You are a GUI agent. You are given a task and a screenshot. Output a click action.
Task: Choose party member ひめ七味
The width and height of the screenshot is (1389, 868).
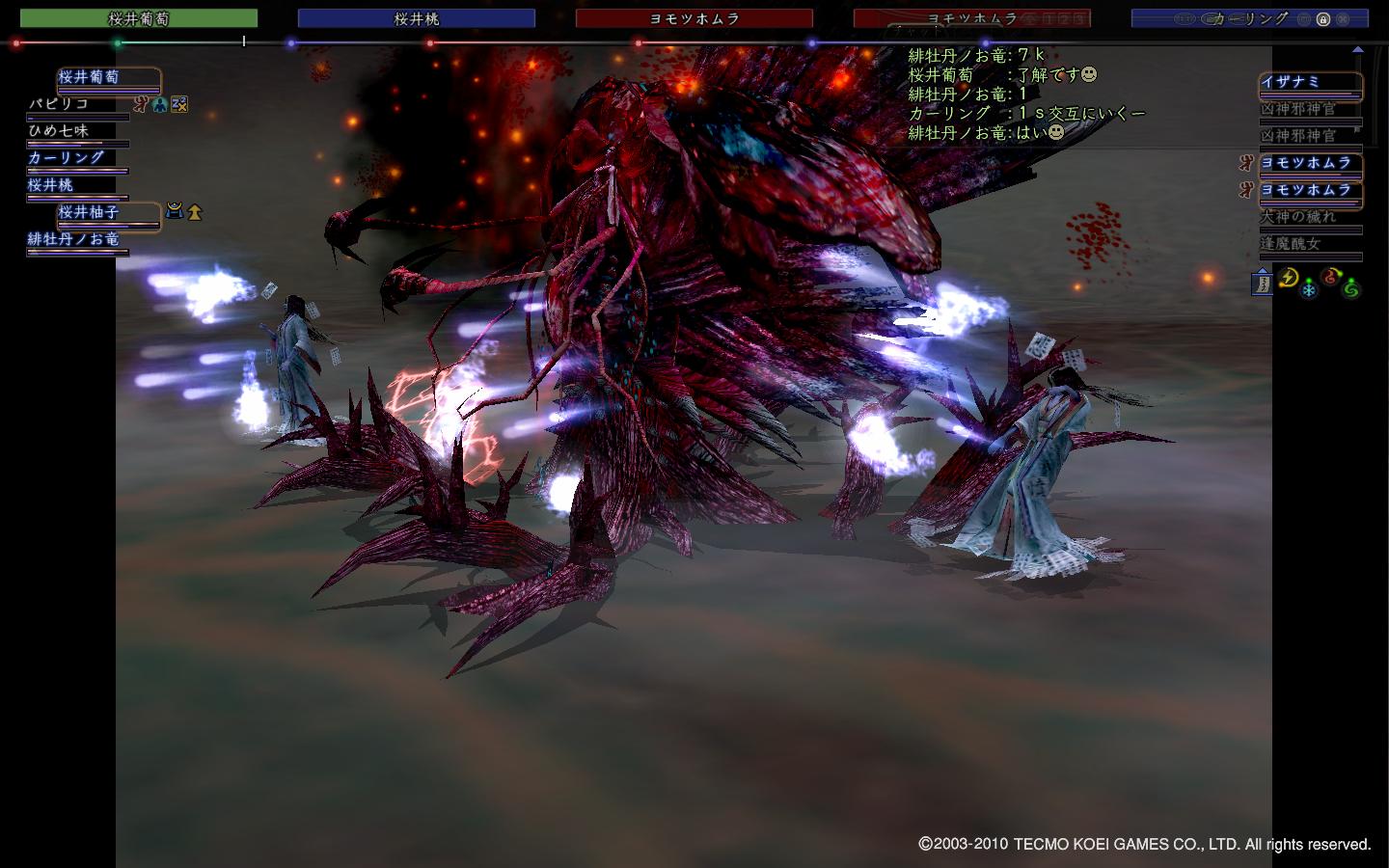click(x=59, y=131)
